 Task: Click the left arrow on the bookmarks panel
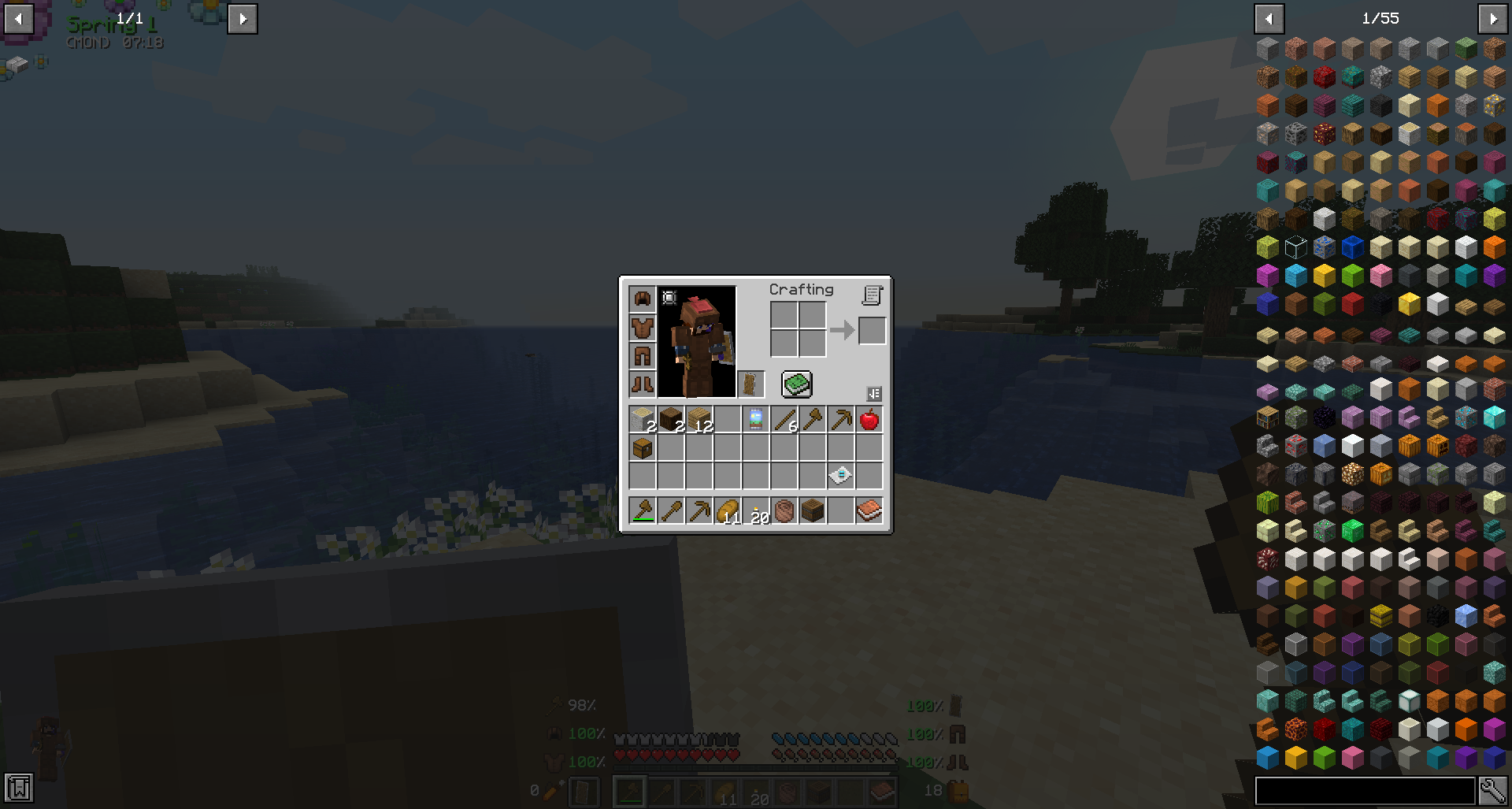click(20, 18)
